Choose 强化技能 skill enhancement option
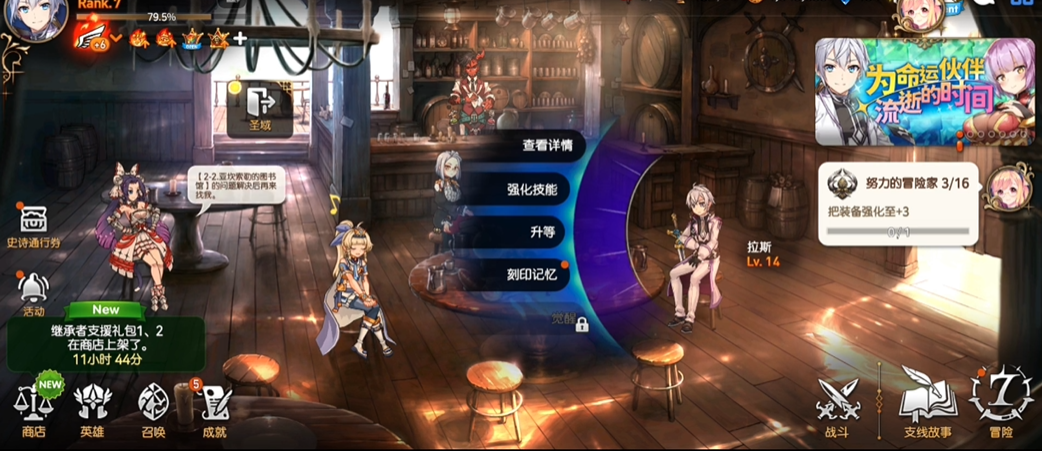 tap(532, 189)
